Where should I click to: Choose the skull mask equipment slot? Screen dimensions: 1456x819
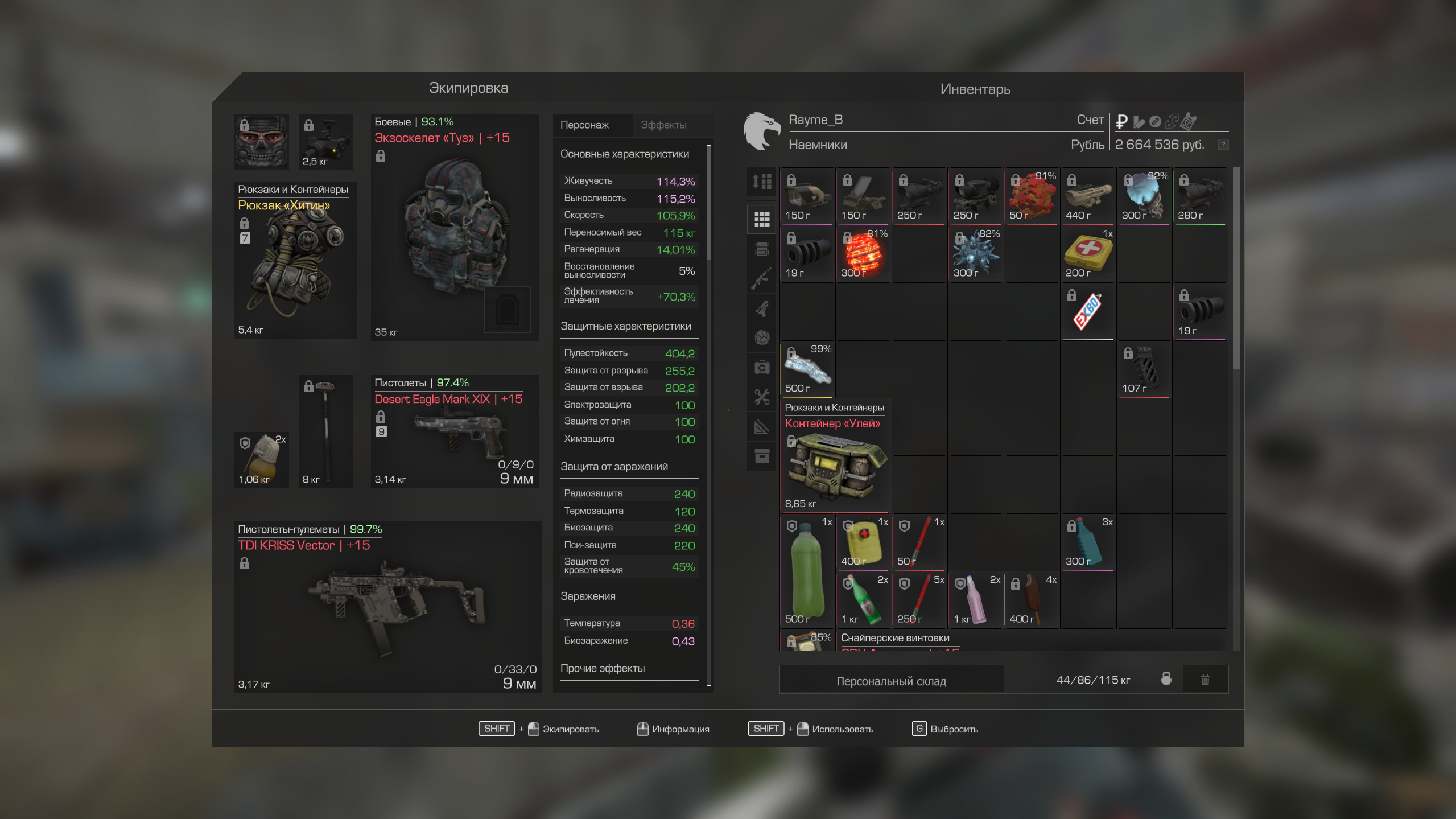(x=262, y=142)
